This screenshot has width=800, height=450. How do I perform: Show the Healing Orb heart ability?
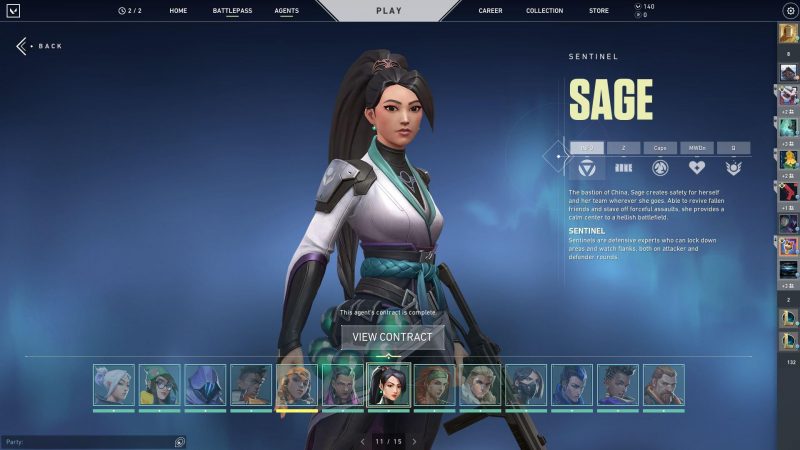[697, 168]
